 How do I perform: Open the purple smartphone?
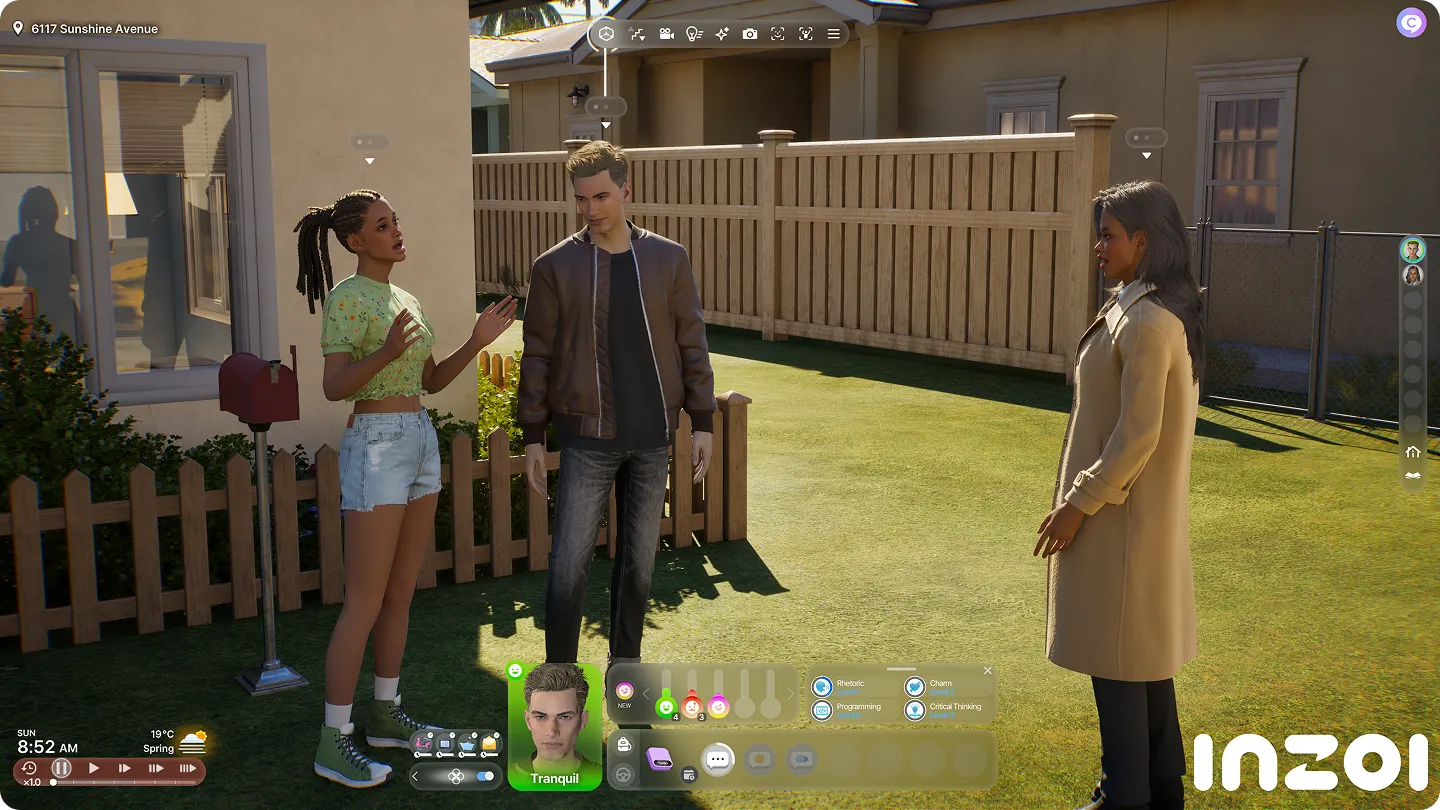click(659, 758)
